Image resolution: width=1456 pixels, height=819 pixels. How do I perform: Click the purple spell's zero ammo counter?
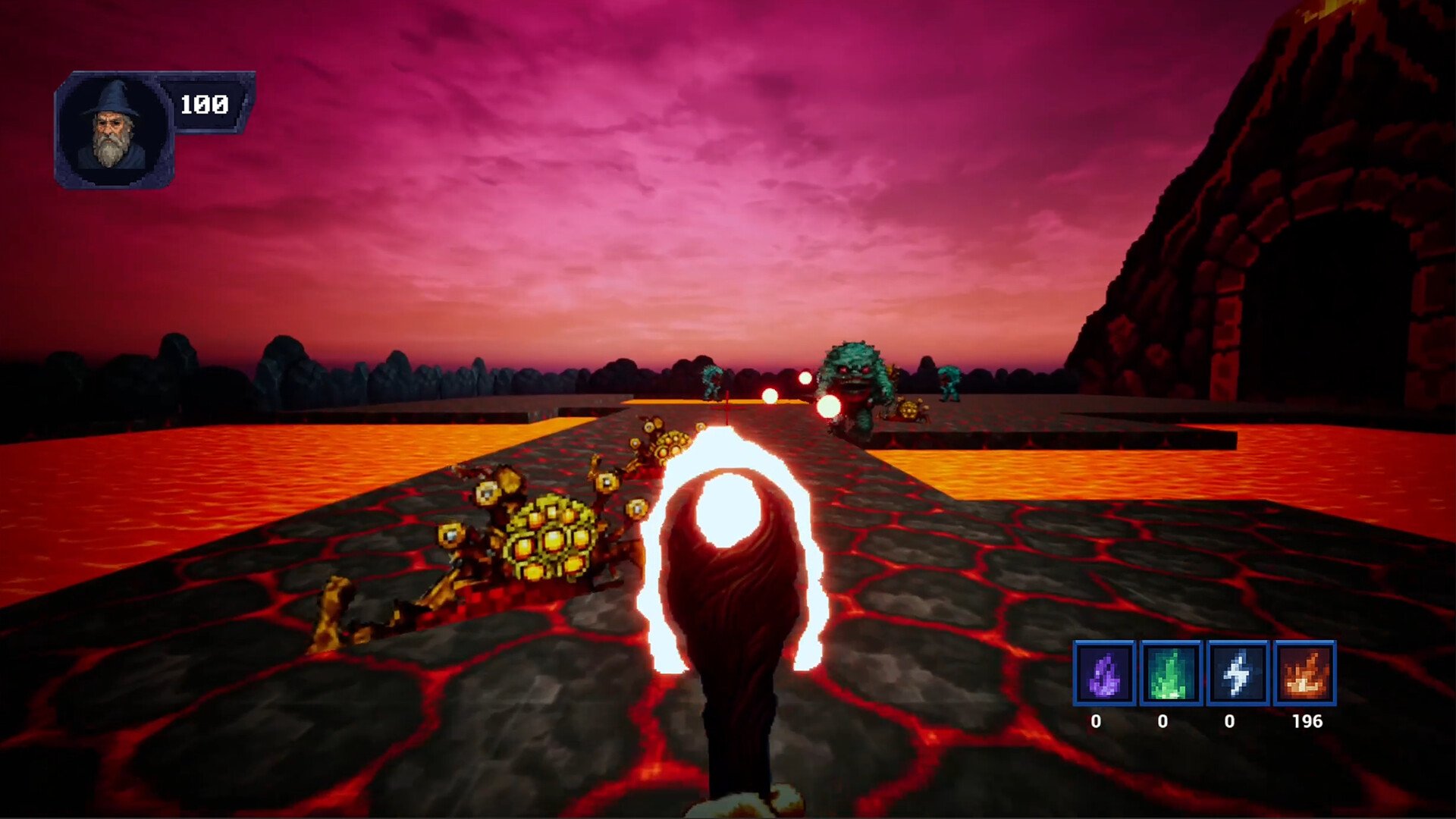tap(1097, 722)
